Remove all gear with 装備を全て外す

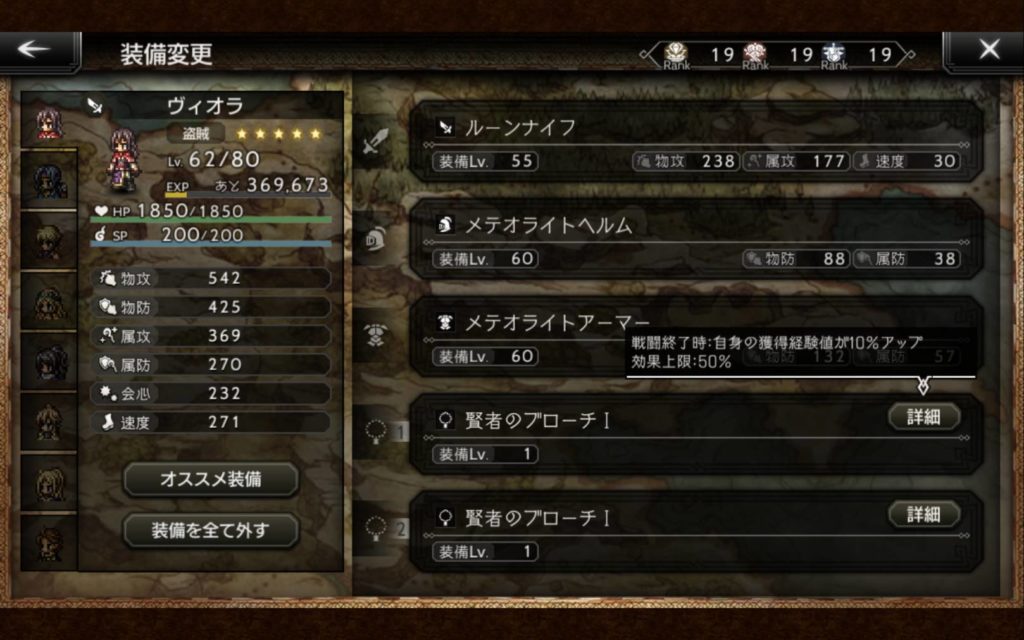pos(211,530)
